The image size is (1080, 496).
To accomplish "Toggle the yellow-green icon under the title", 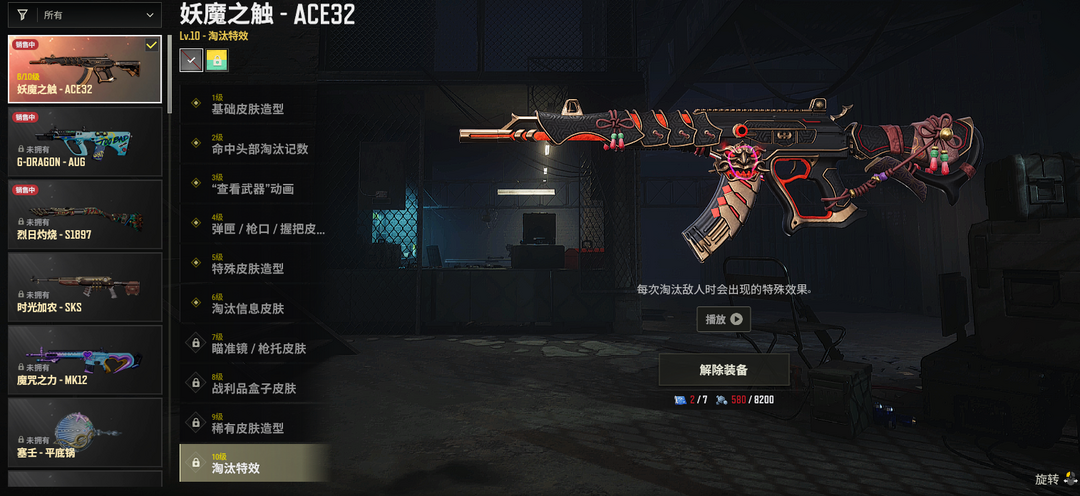I will point(217,61).
